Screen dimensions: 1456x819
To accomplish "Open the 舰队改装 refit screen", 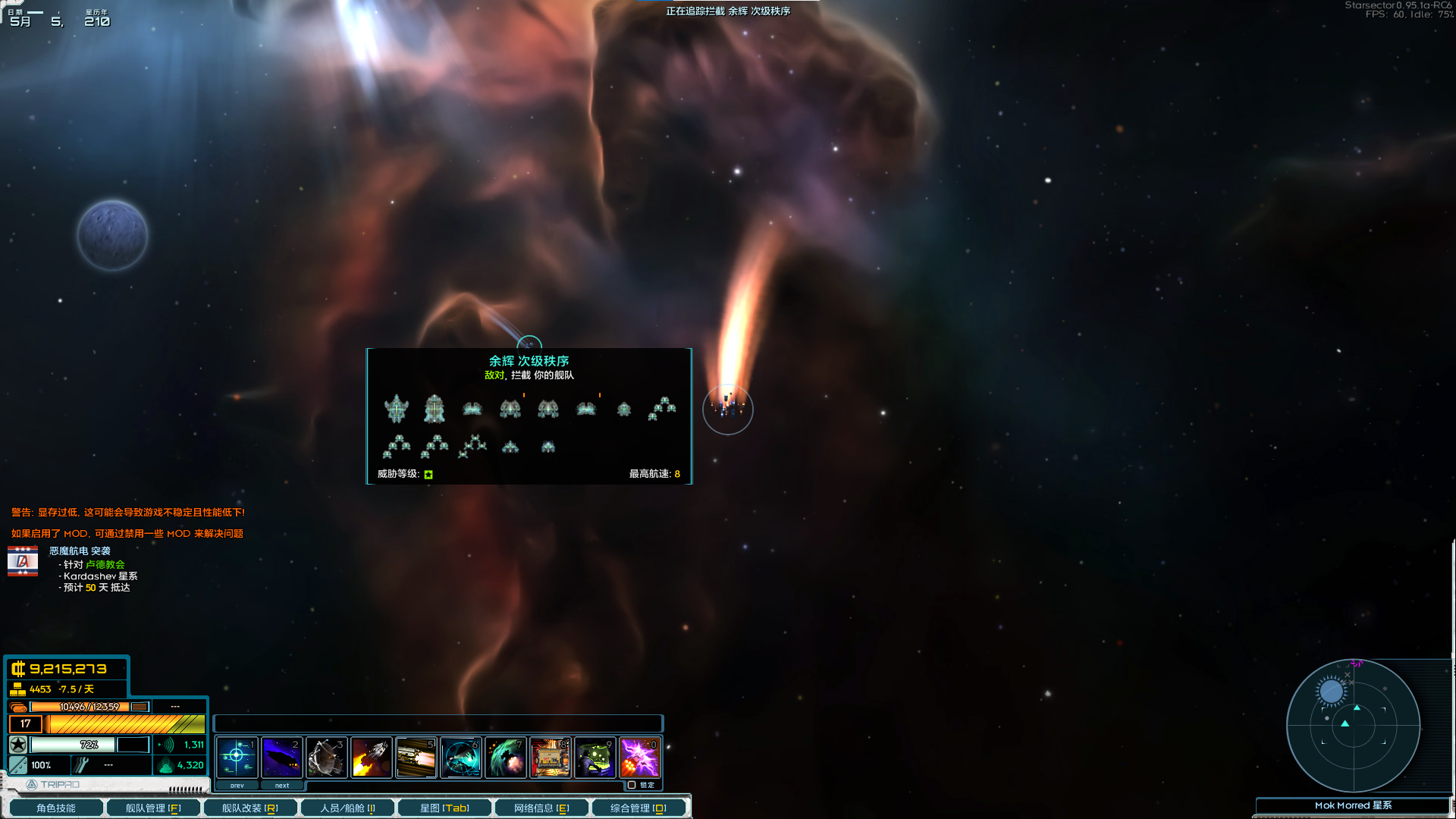I will tap(250, 808).
